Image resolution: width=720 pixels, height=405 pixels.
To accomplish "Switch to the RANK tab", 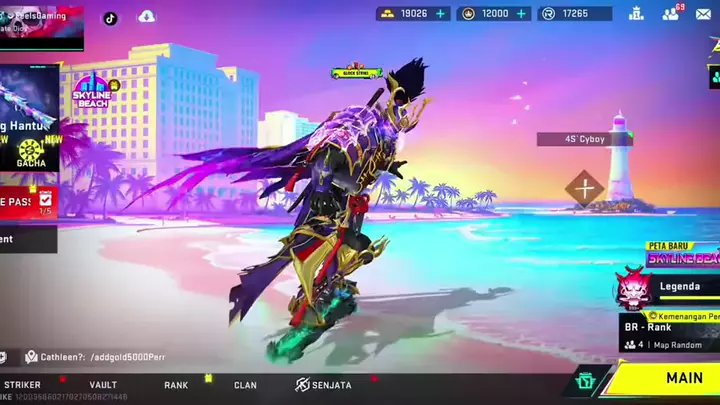I will (x=176, y=385).
